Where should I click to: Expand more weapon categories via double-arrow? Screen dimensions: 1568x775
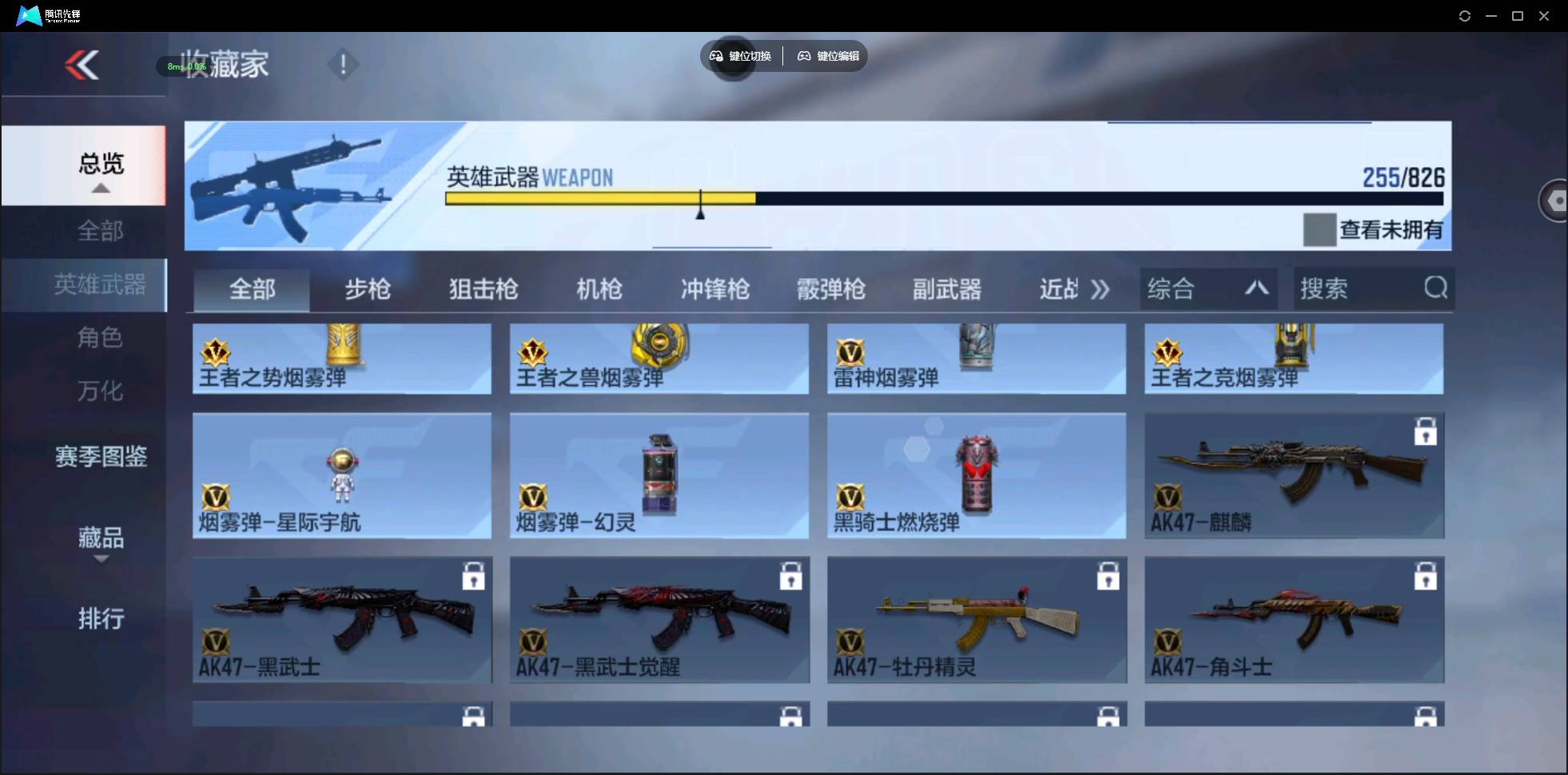point(1100,289)
